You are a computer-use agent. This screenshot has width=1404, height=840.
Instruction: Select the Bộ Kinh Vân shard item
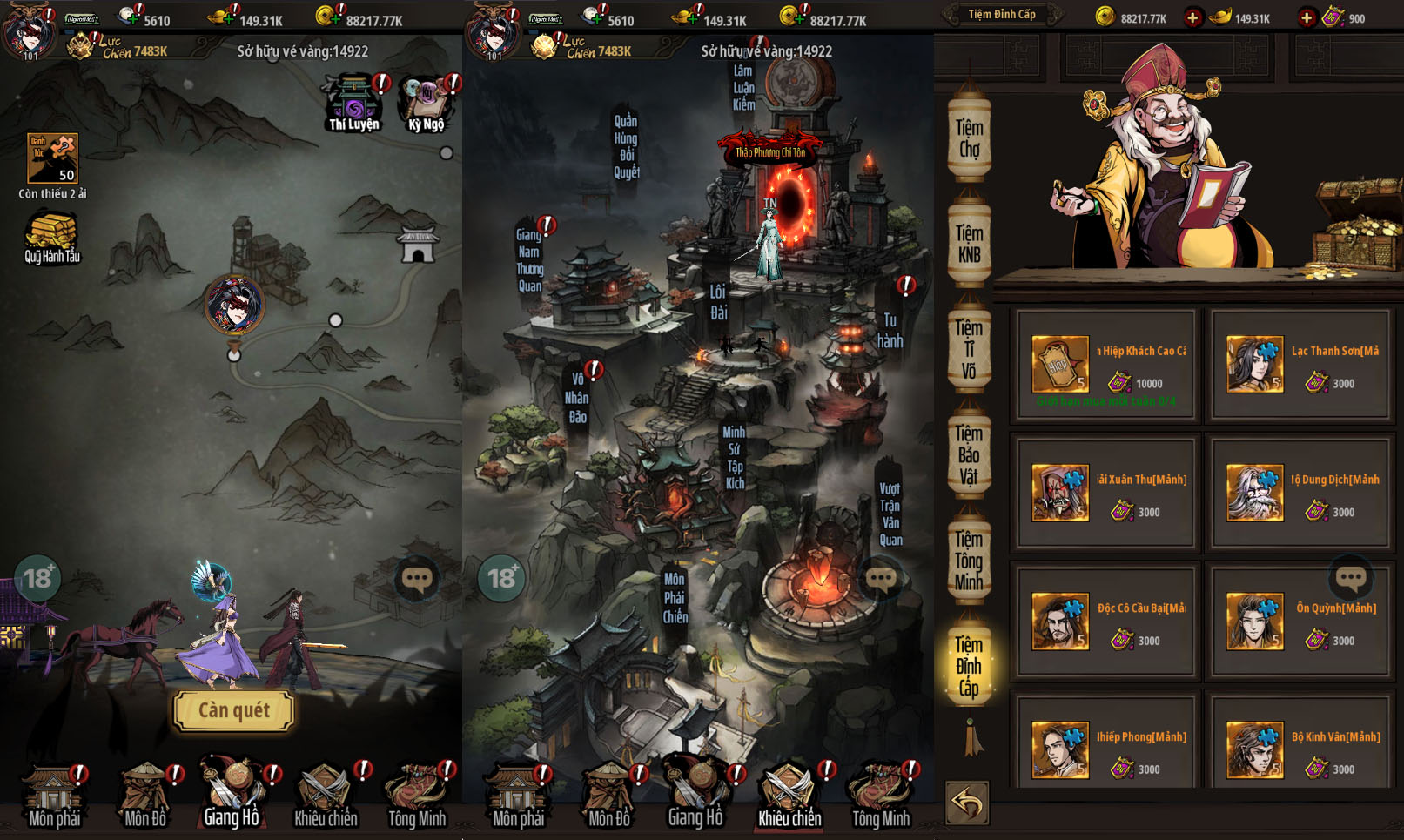pos(1300,750)
